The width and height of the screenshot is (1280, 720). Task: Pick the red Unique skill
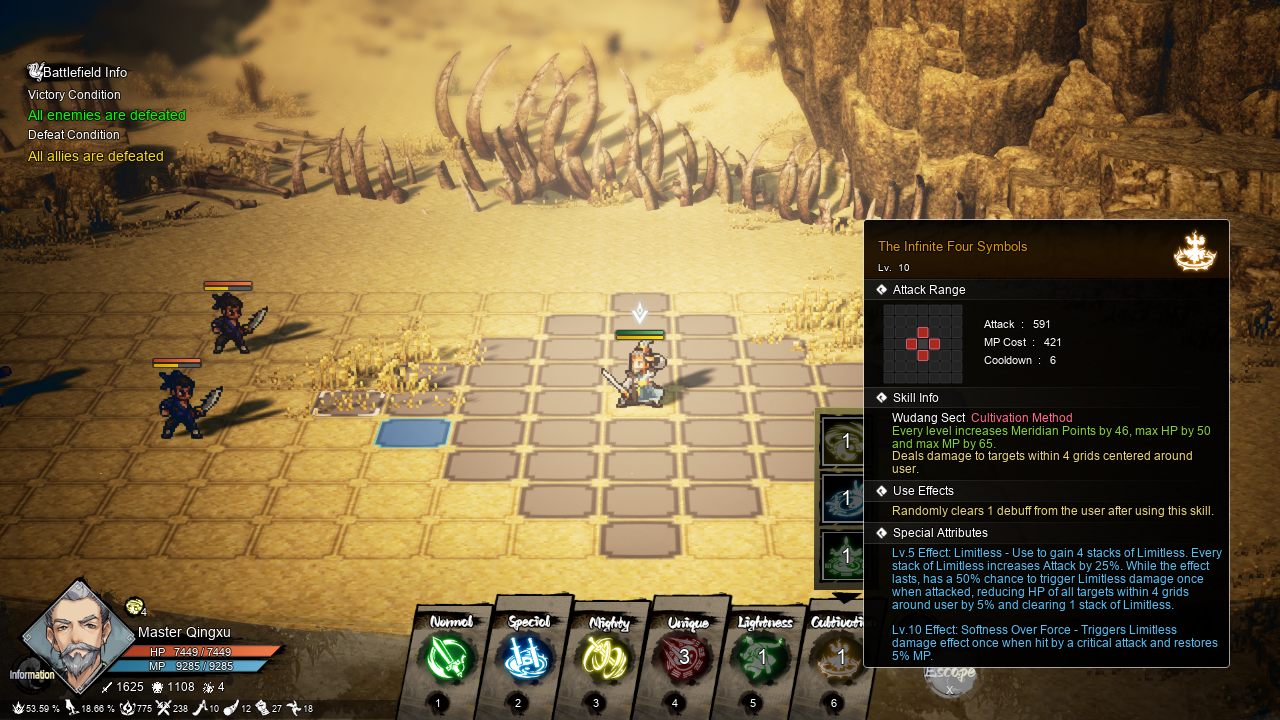click(x=685, y=658)
